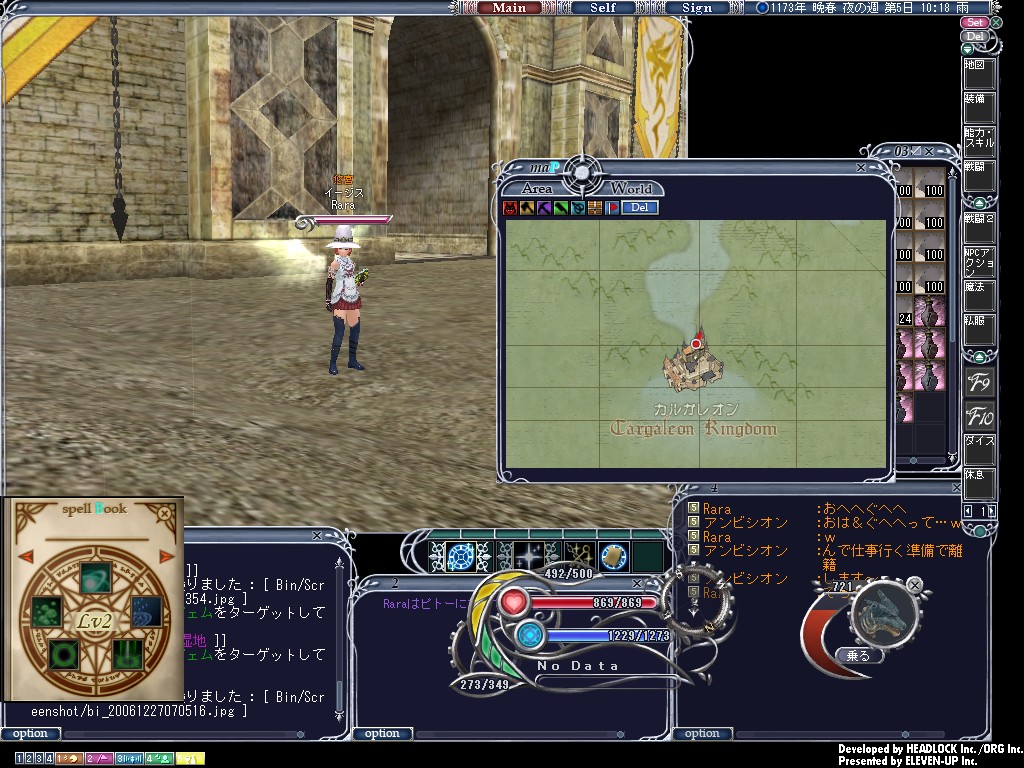Click the pink Set button
The image size is (1024, 768).
975,22
